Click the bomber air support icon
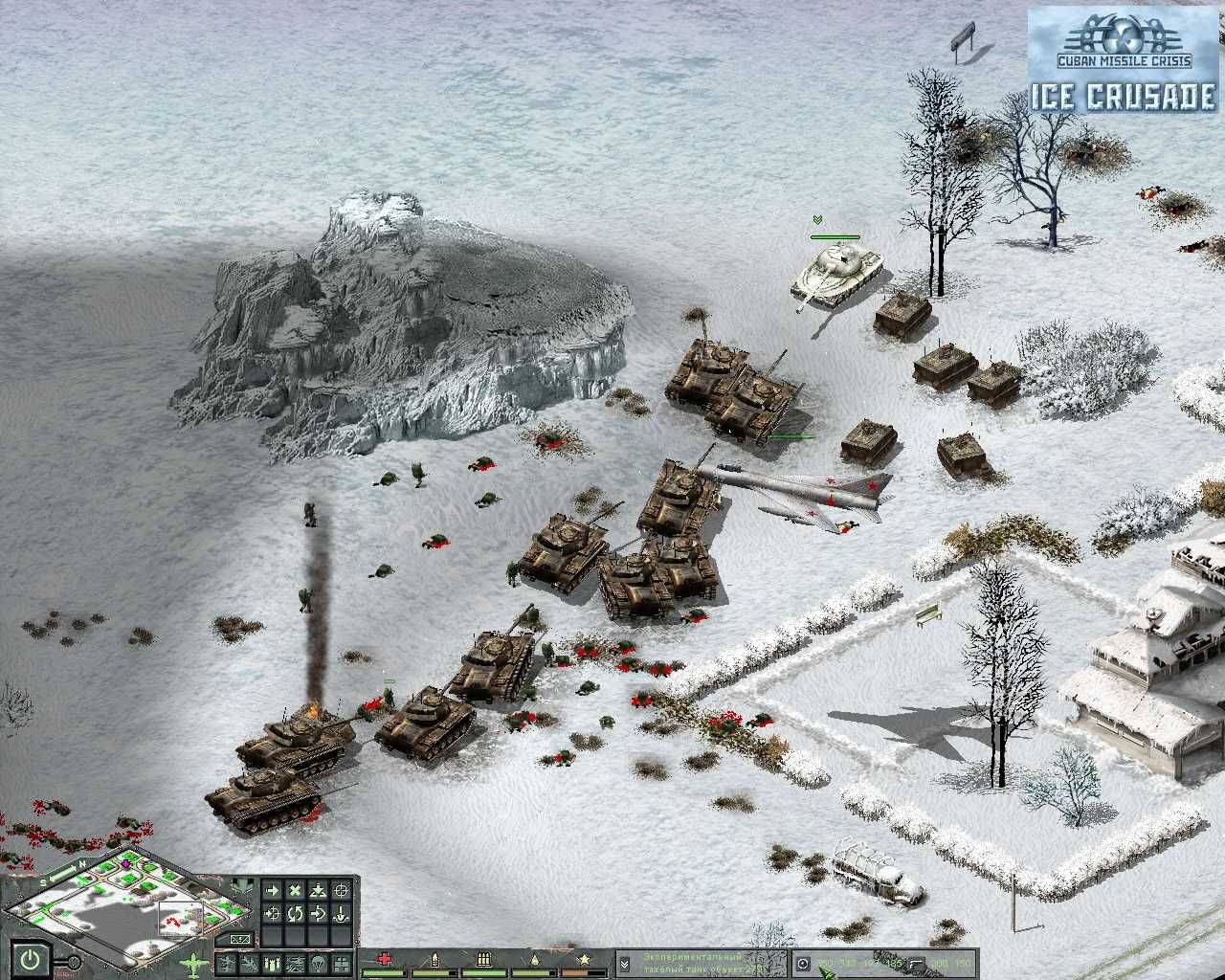The height and width of the screenshot is (980, 1225). [x=248, y=965]
